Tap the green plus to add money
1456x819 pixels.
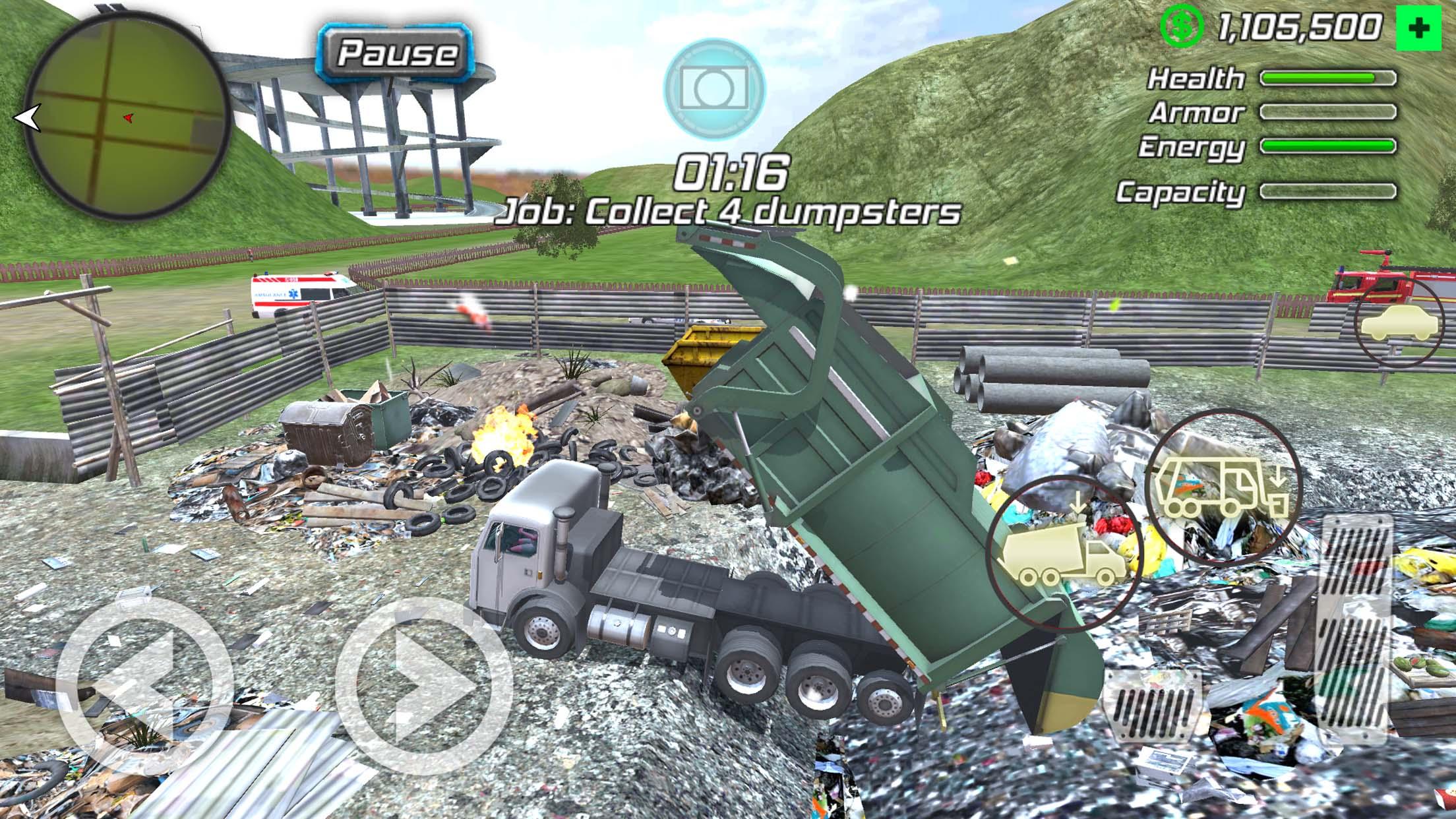tap(1418, 28)
